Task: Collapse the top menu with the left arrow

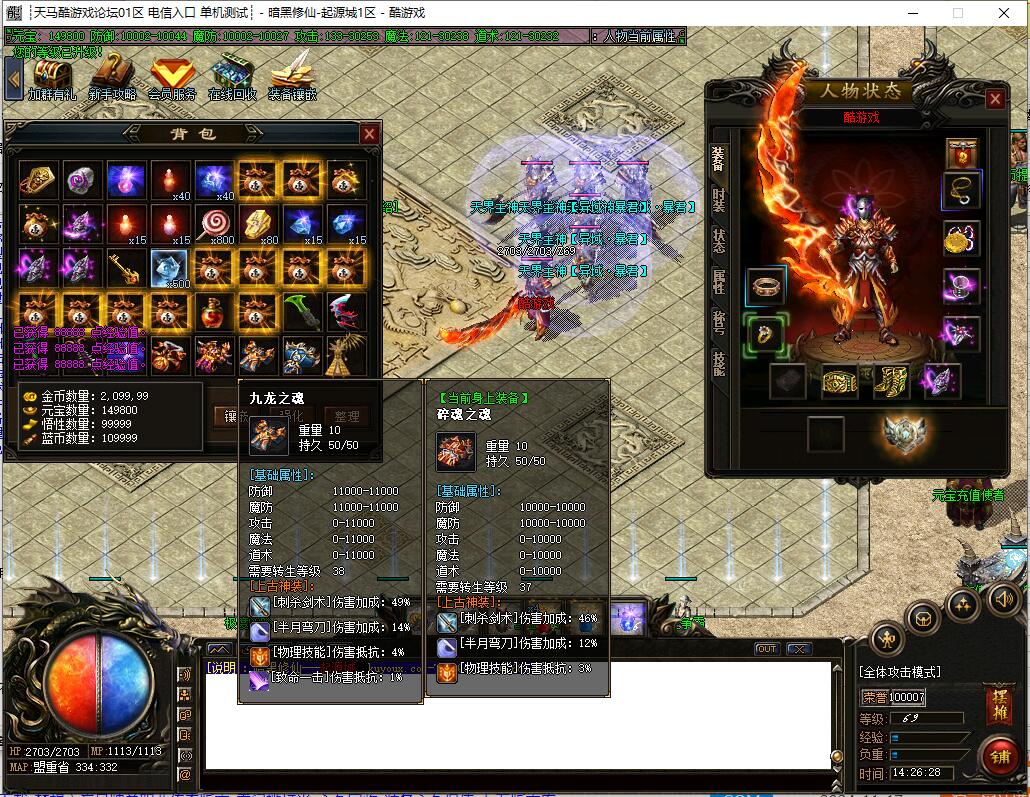Action: 14,77
